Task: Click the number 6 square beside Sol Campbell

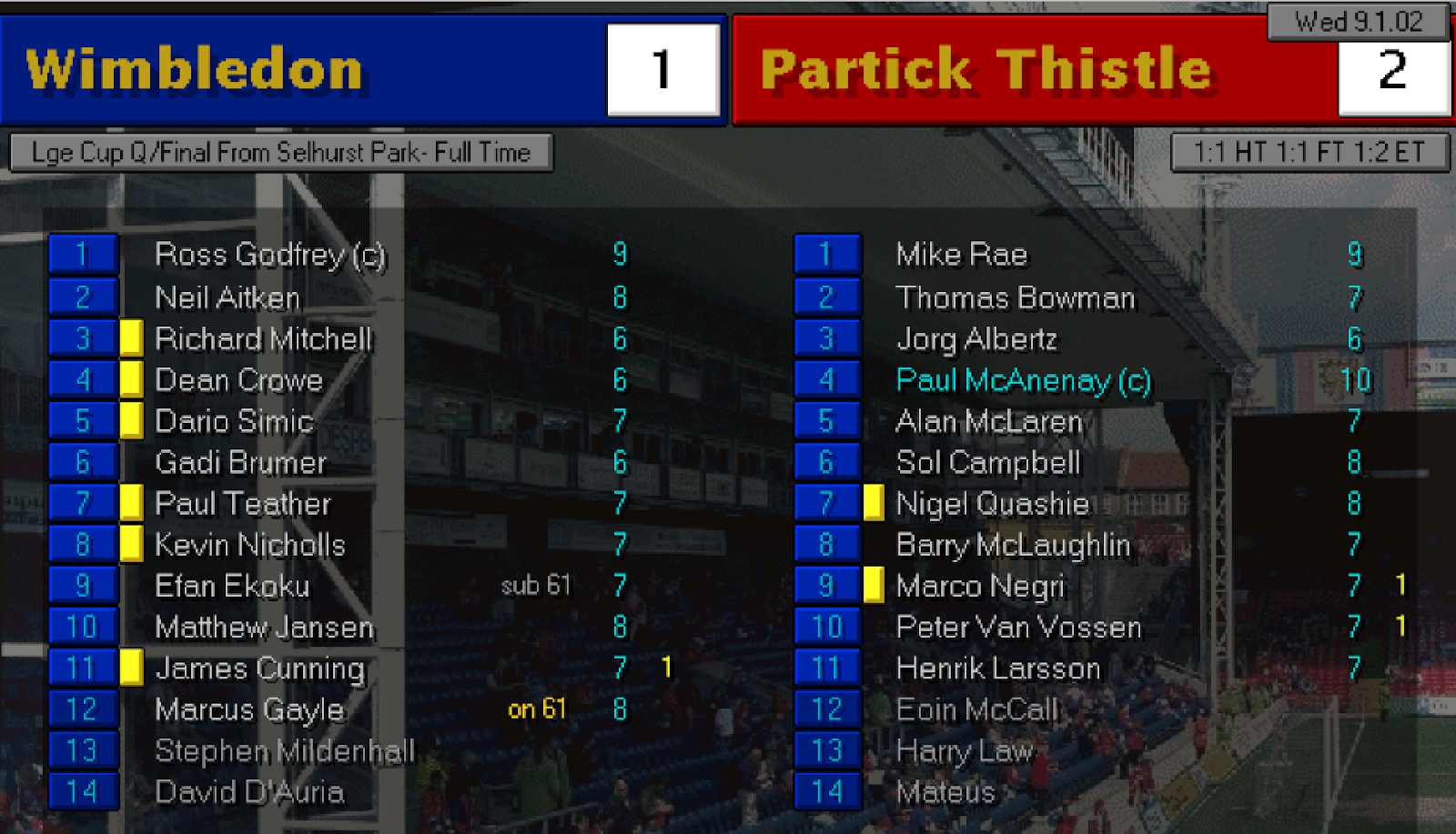Action: click(x=825, y=462)
